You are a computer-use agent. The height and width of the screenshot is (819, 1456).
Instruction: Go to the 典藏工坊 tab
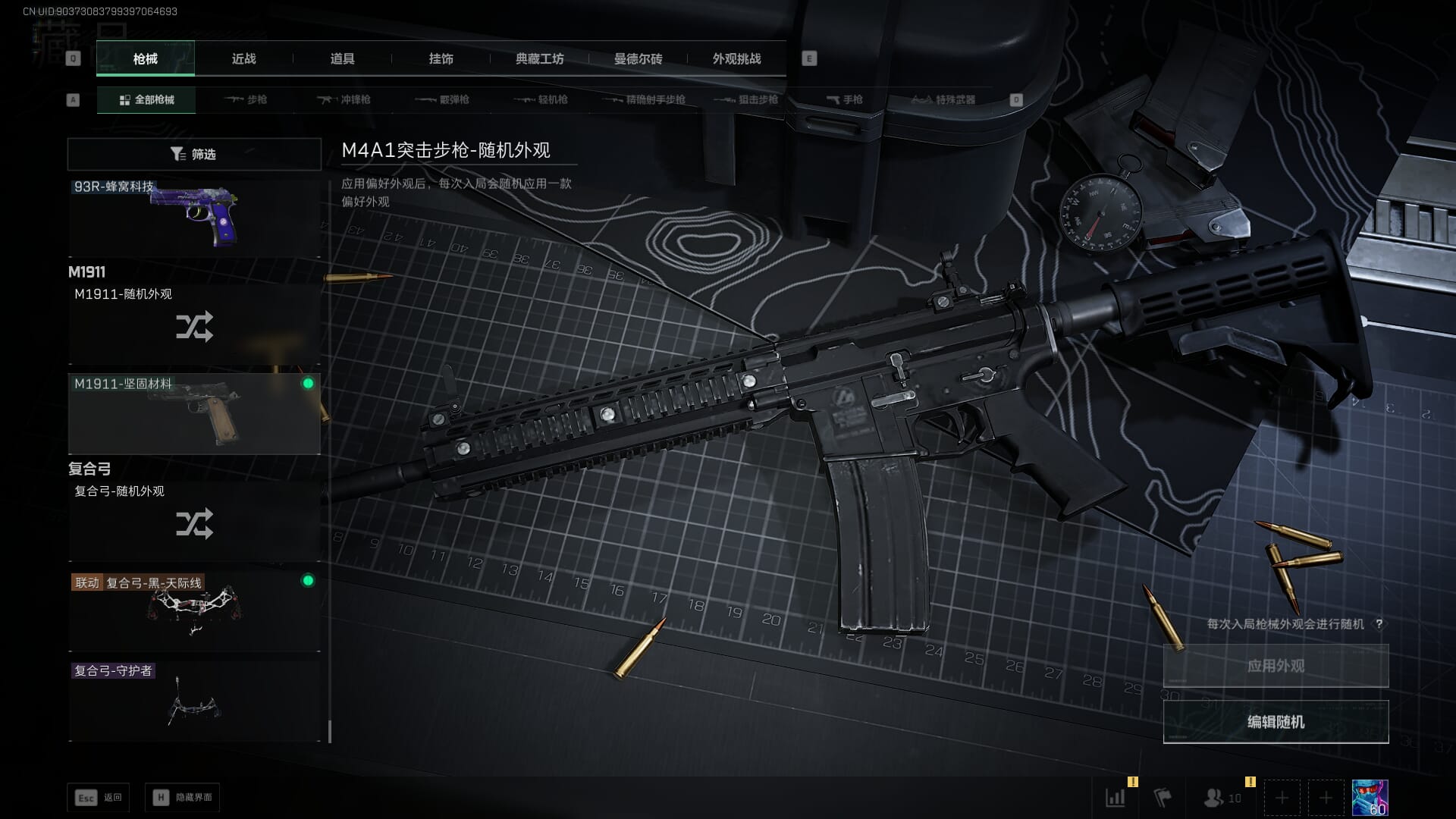point(539,59)
